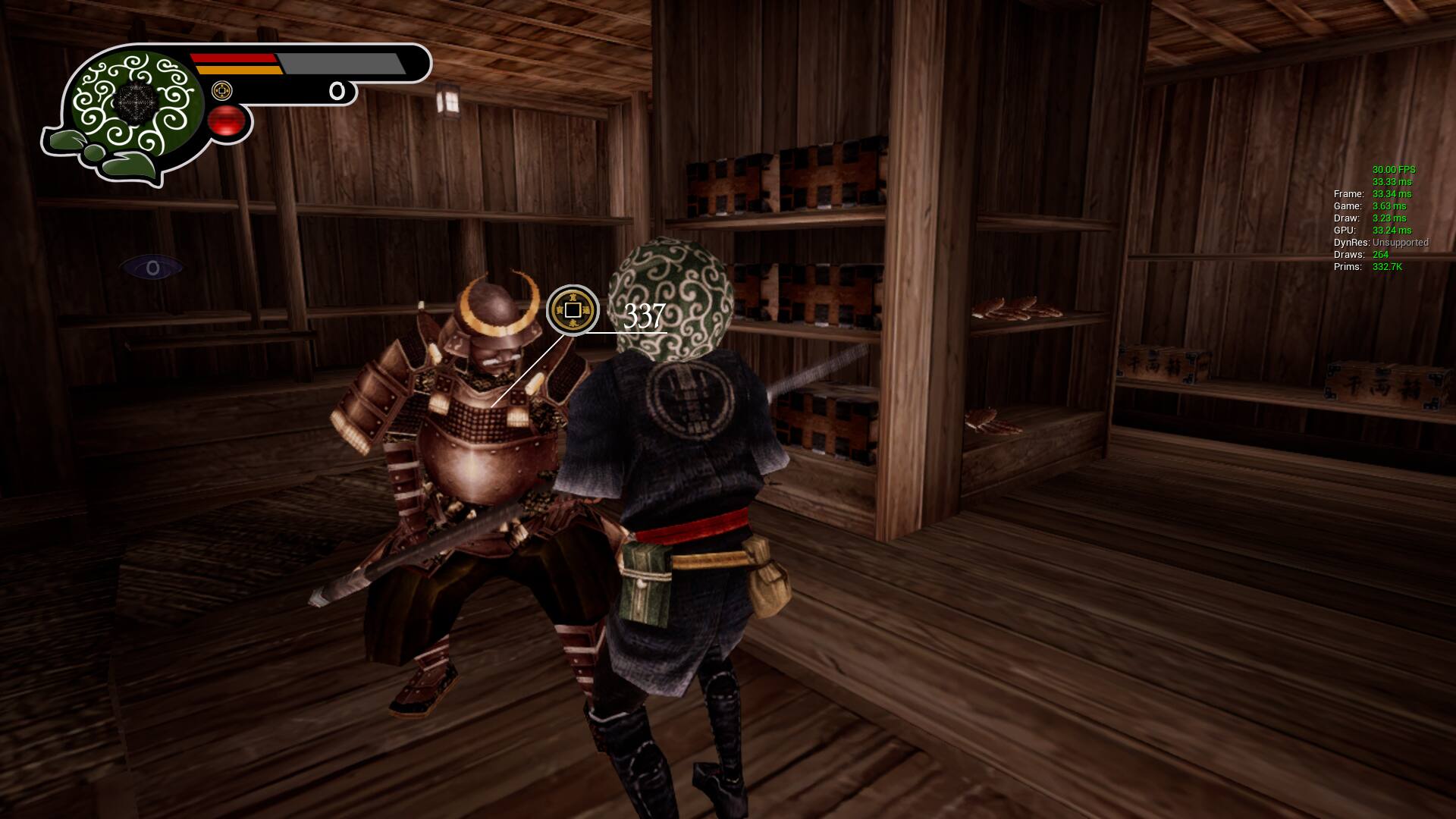Expand the DynRes Unsupported entry

[x=1380, y=243]
